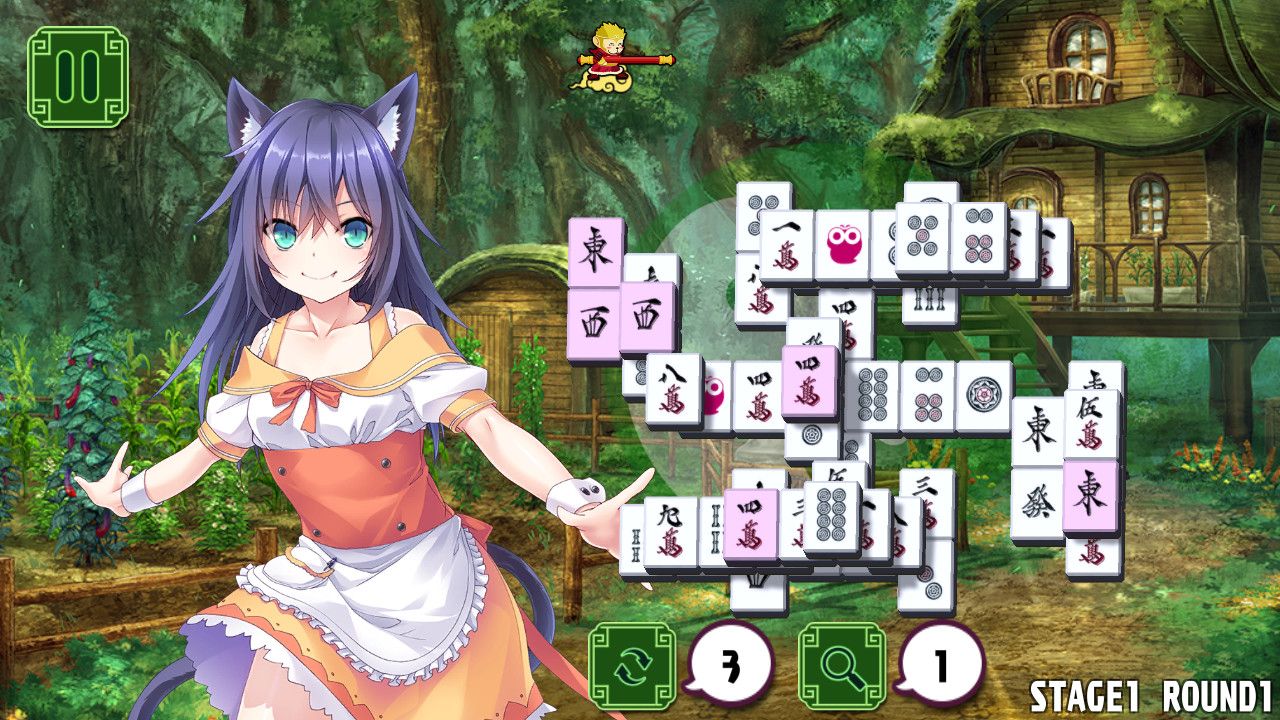Click the Monkey King sprite at the top

pyautogui.click(x=610, y=57)
